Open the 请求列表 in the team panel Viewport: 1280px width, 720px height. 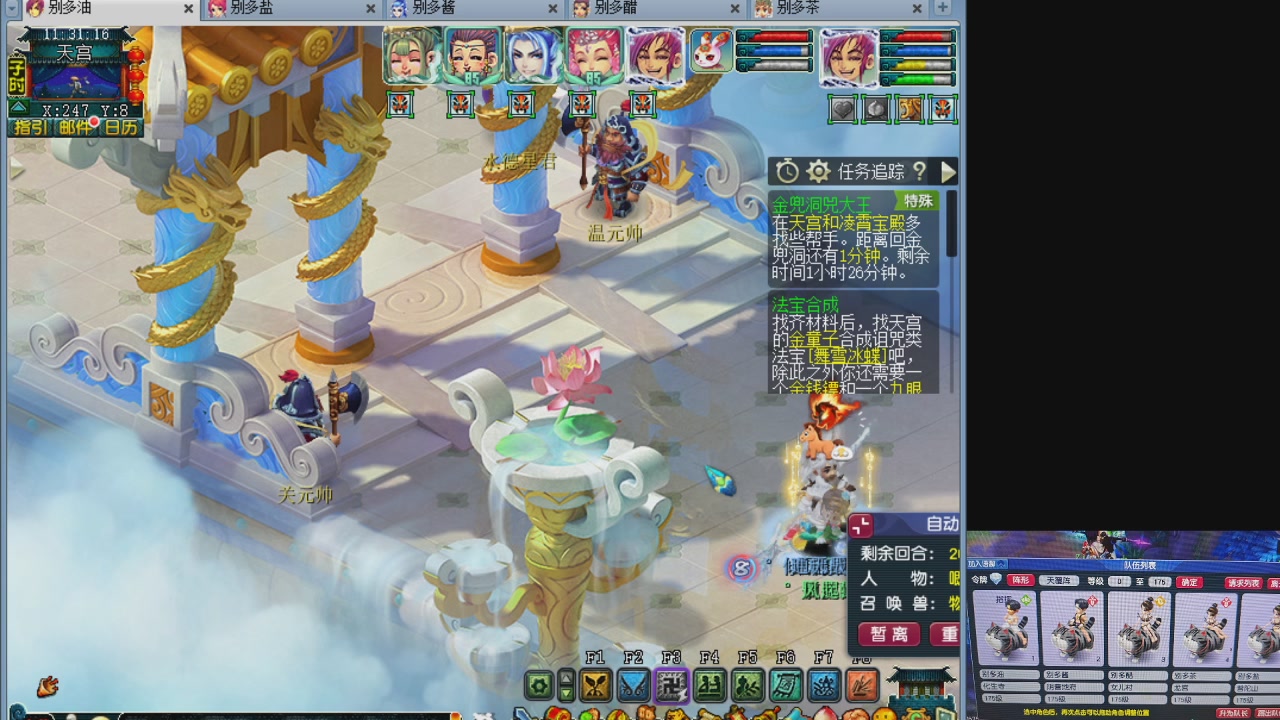[1242, 582]
